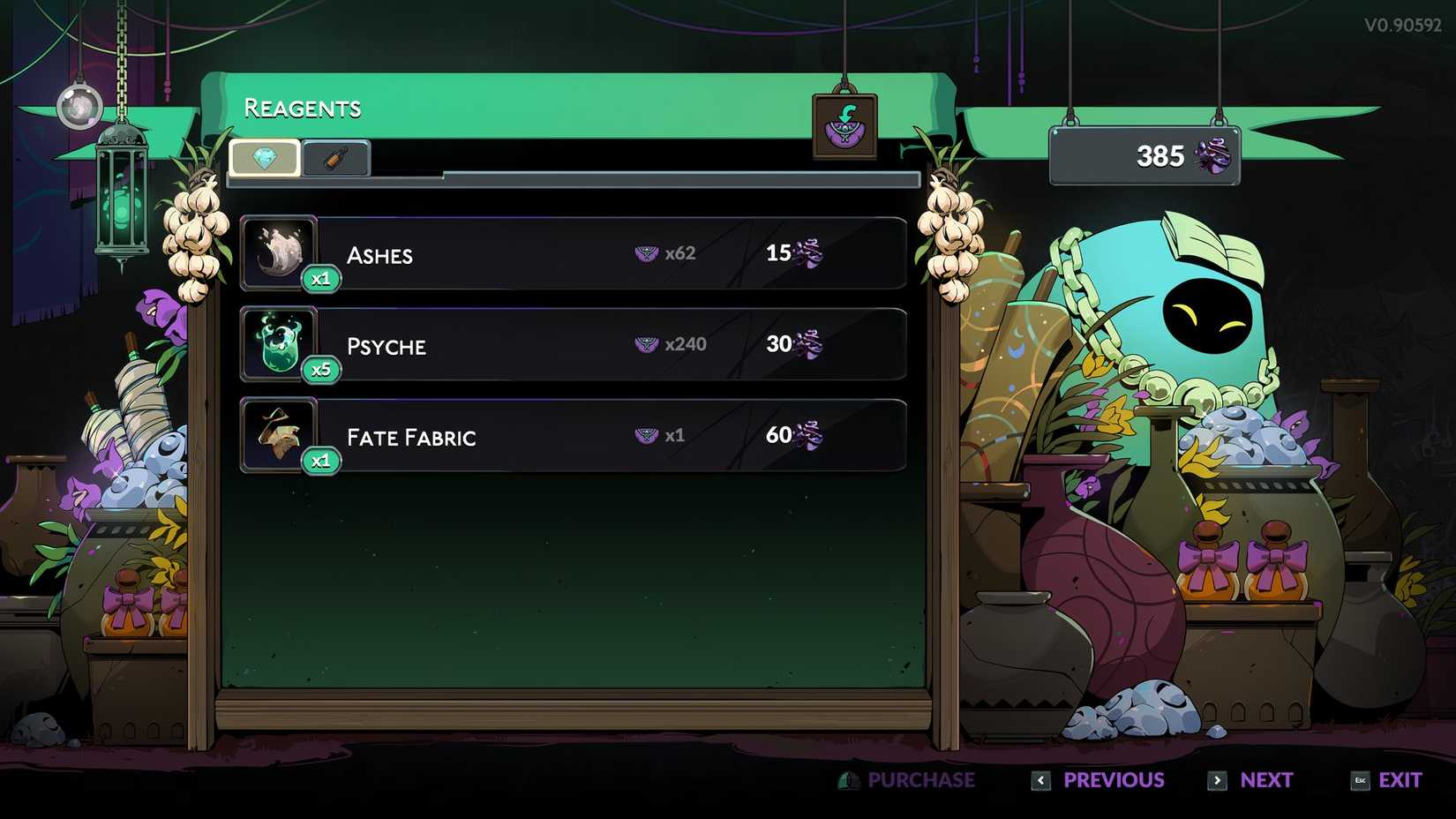Viewport: 1456px width, 819px height.
Task: Select the Ashes reagent row
Action: (x=574, y=254)
